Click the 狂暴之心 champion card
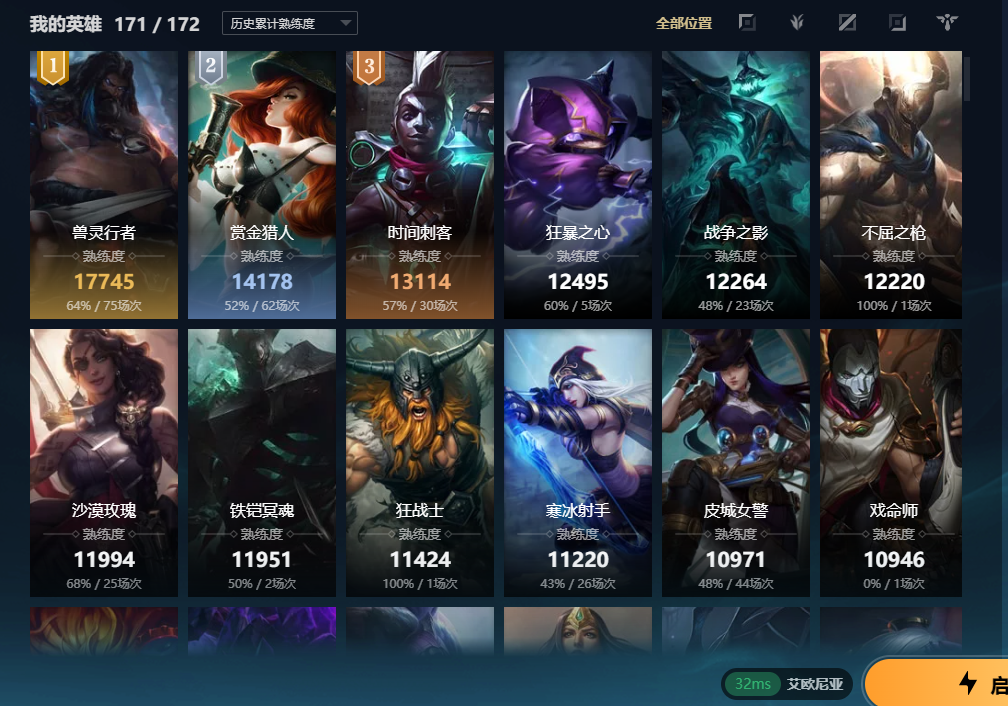Screen dimensions: 1008x706 click(x=578, y=185)
